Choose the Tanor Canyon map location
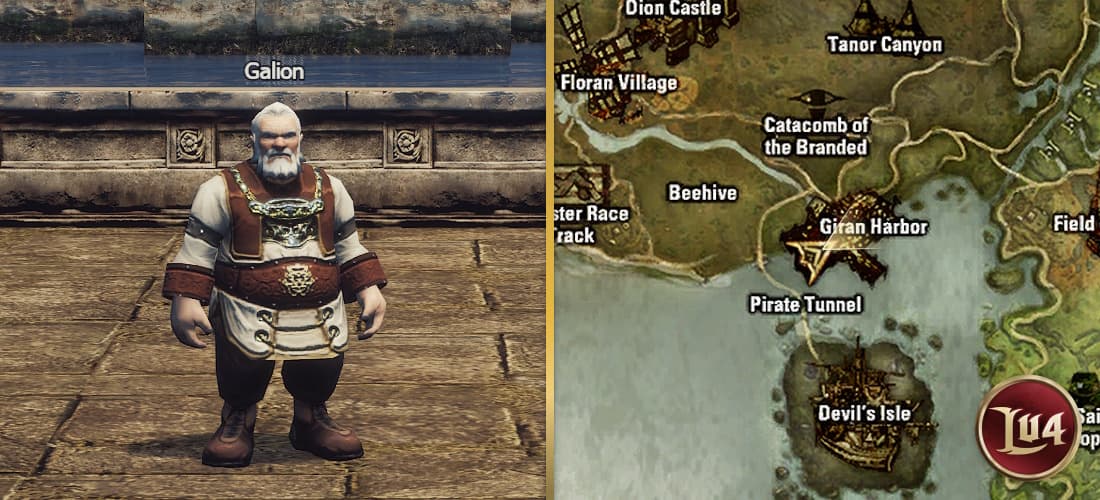Image resolution: width=1100 pixels, height=500 pixels. [884, 45]
